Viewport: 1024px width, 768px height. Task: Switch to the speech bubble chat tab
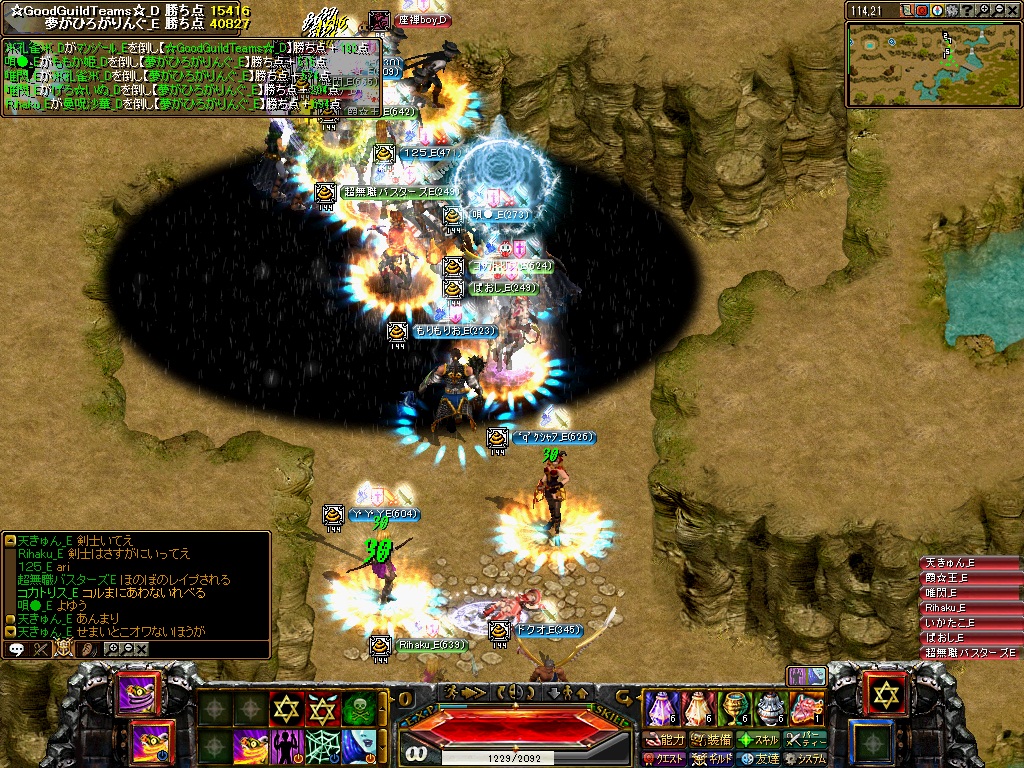pos(16,649)
